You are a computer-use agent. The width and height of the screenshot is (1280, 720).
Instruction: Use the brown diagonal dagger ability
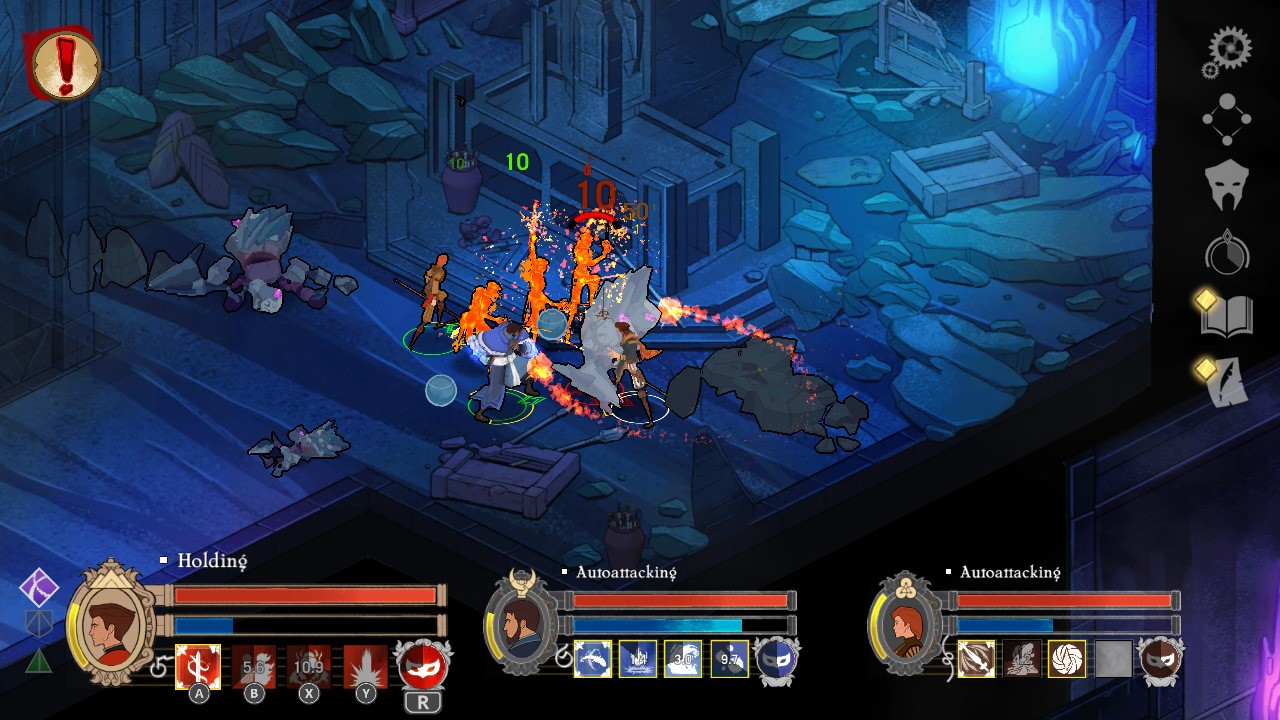pyautogui.click(x=976, y=659)
